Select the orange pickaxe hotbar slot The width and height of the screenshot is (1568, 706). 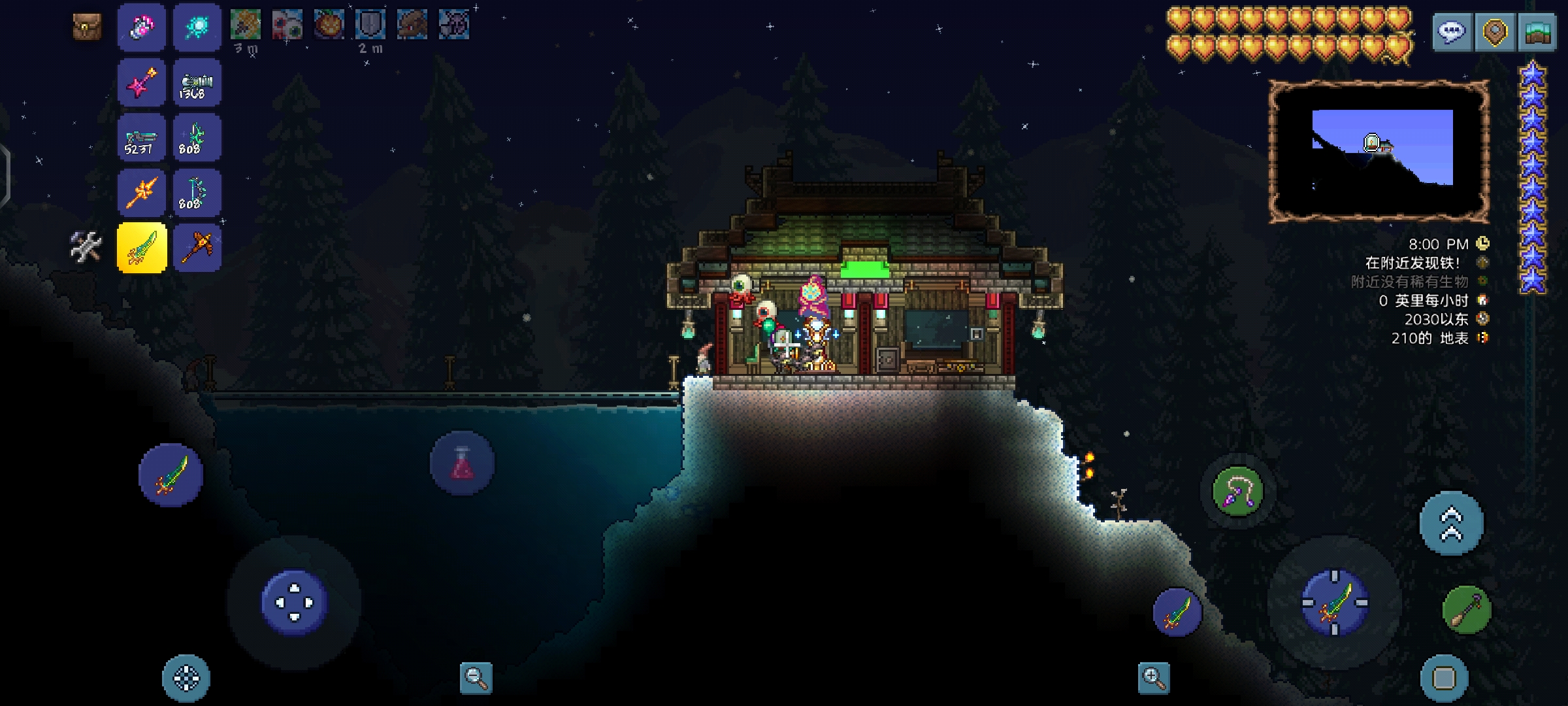pyautogui.click(x=197, y=247)
